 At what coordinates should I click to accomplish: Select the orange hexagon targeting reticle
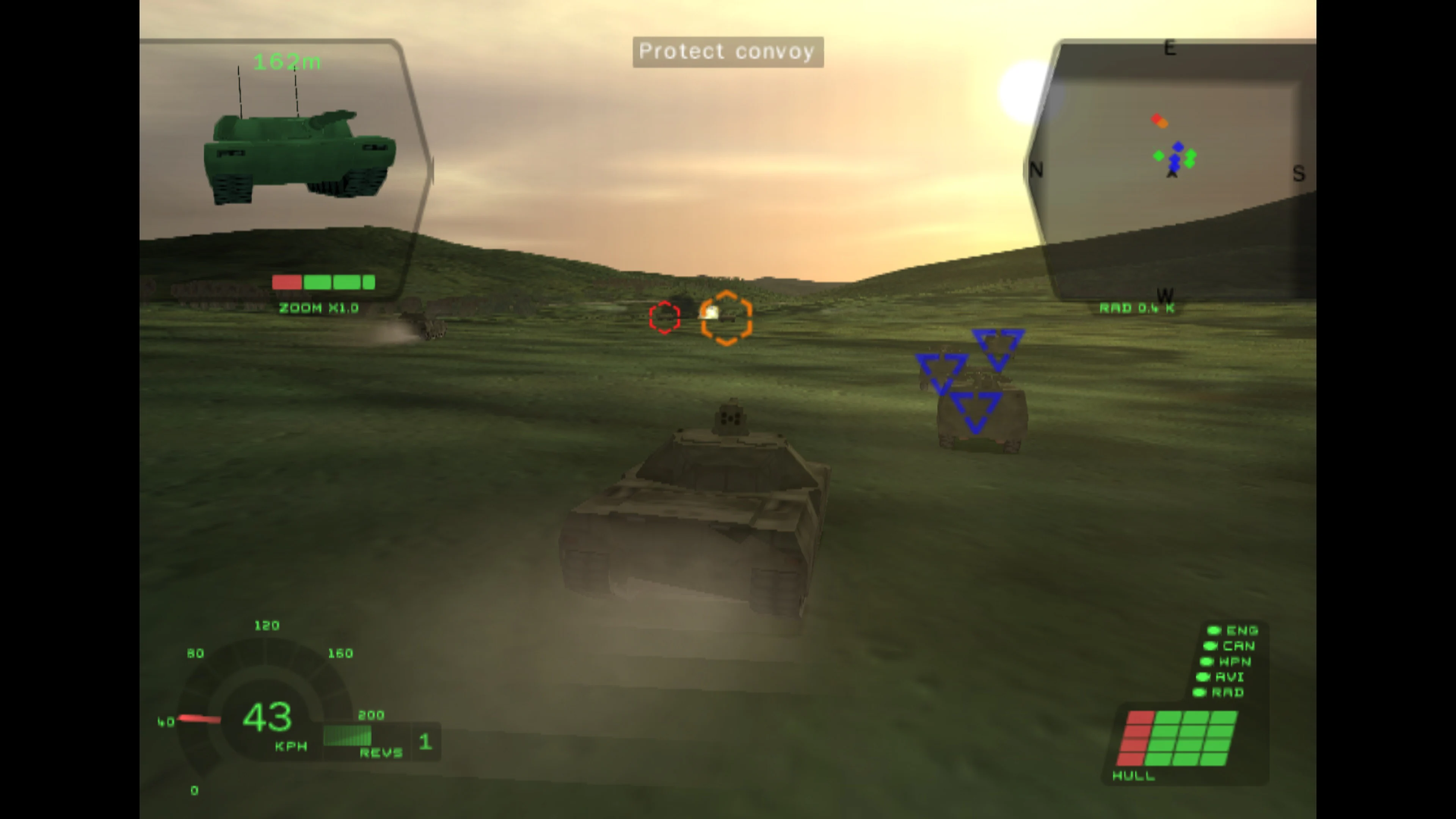tap(727, 318)
